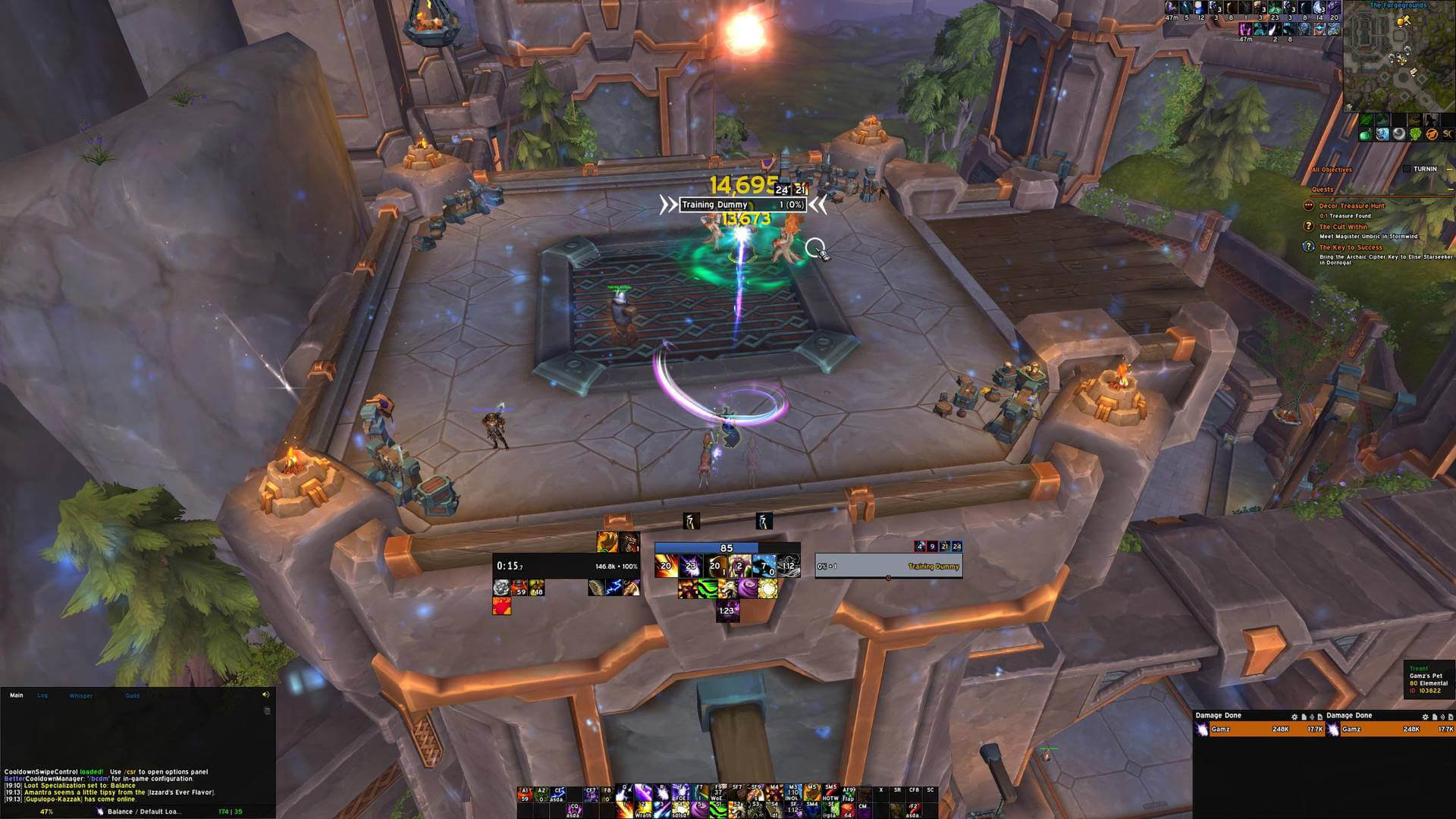Screen dimensions: 1456x819
Task: Collapse the Decor Treasure Hunt quest entry
Action: click(1310, 206)
